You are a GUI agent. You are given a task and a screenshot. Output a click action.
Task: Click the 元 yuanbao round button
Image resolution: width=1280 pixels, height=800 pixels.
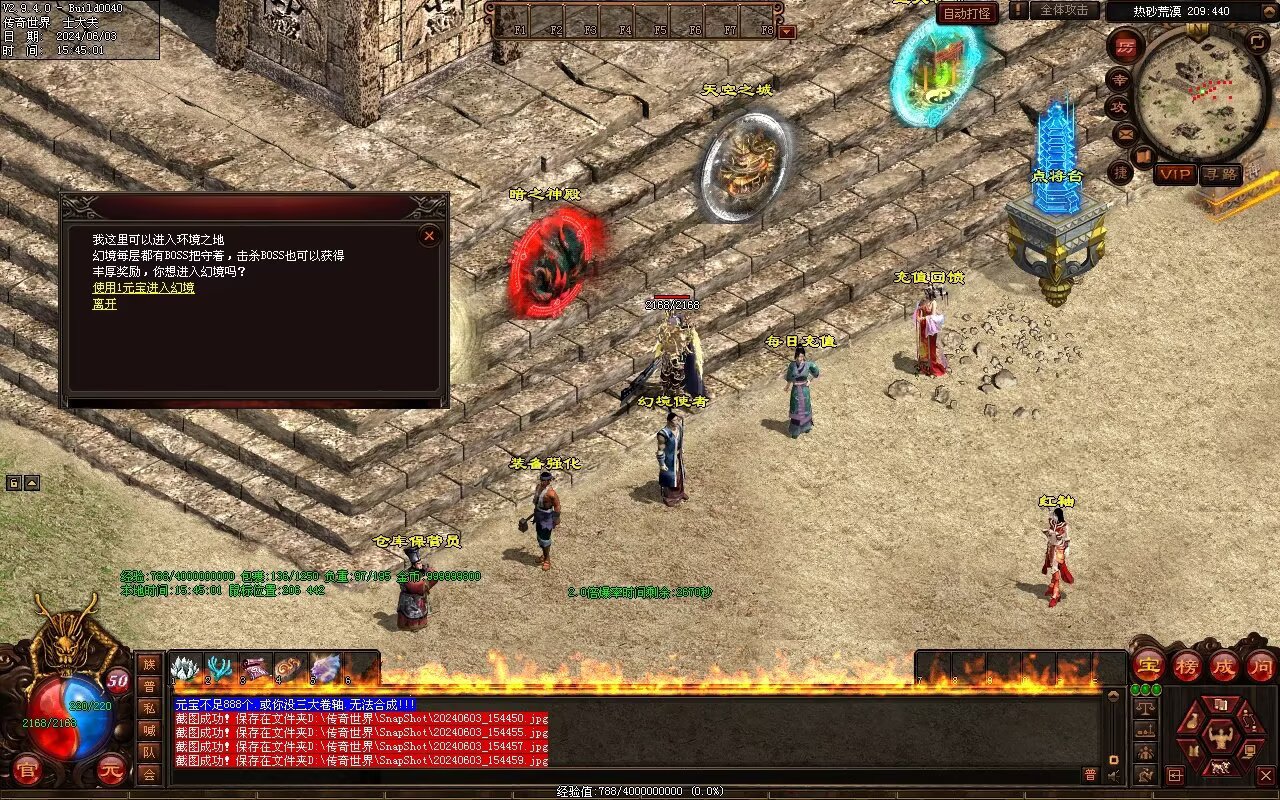113,771
